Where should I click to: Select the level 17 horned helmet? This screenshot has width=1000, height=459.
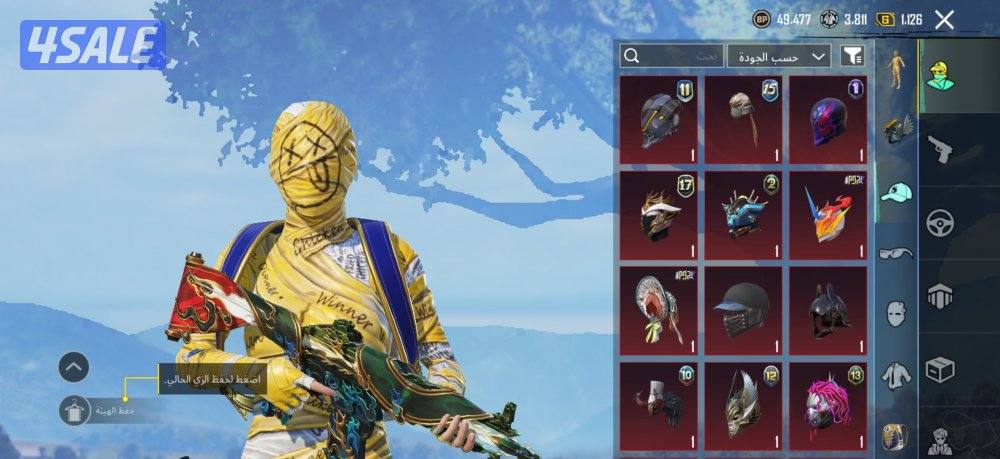[658, 215]
